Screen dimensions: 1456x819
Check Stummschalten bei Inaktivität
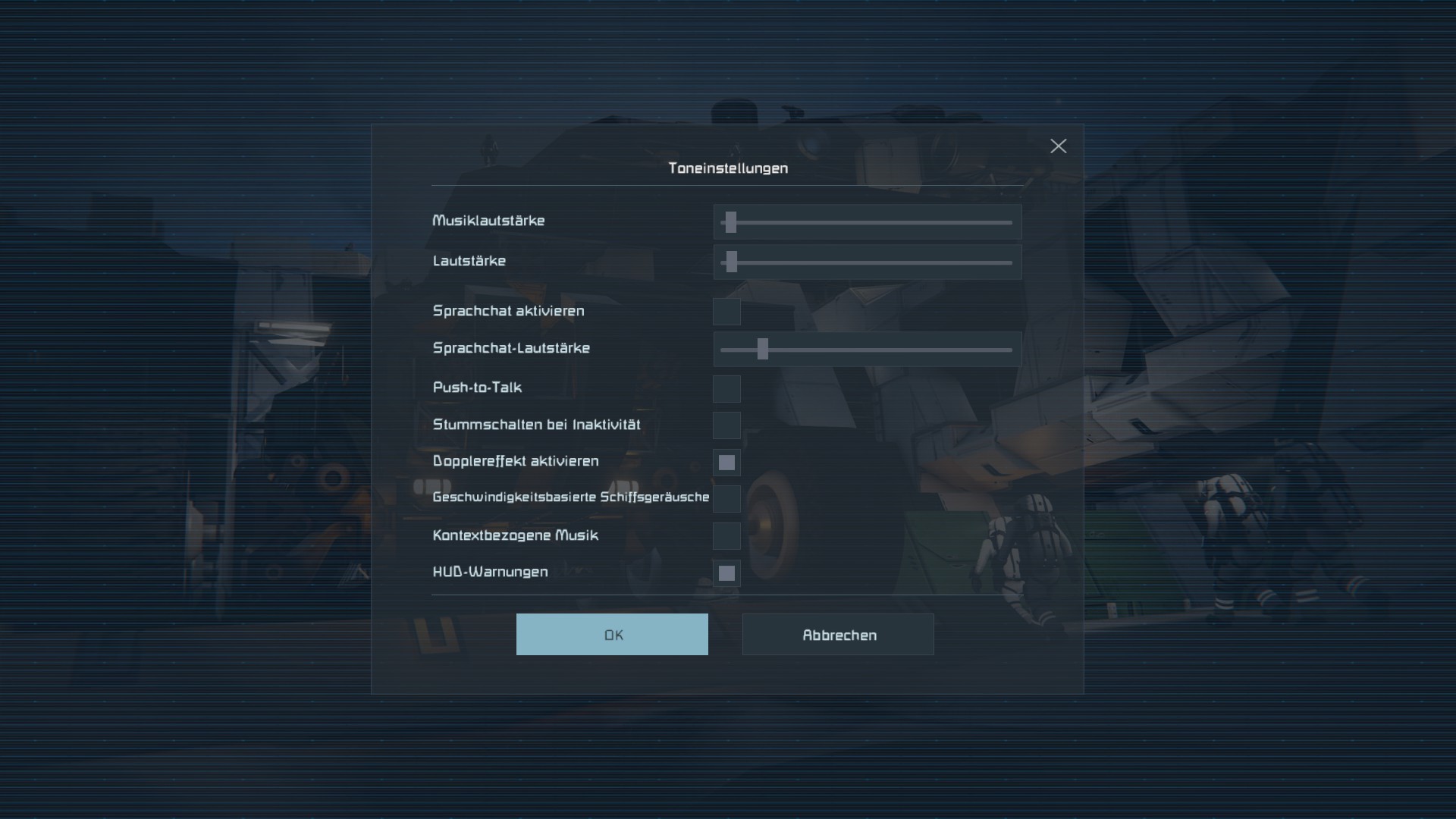click(726, 425)
